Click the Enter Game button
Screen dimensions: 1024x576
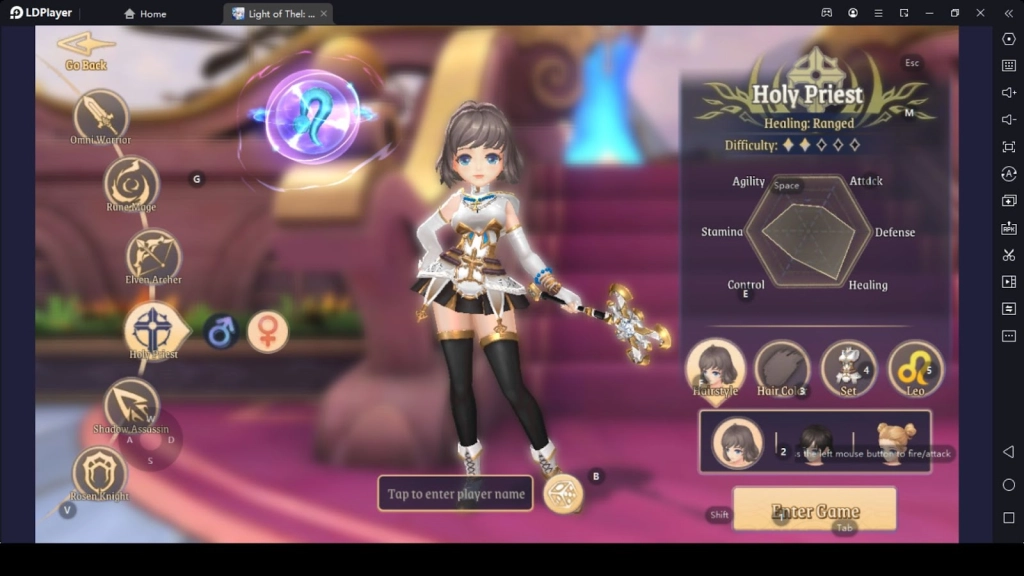[814, 509]
